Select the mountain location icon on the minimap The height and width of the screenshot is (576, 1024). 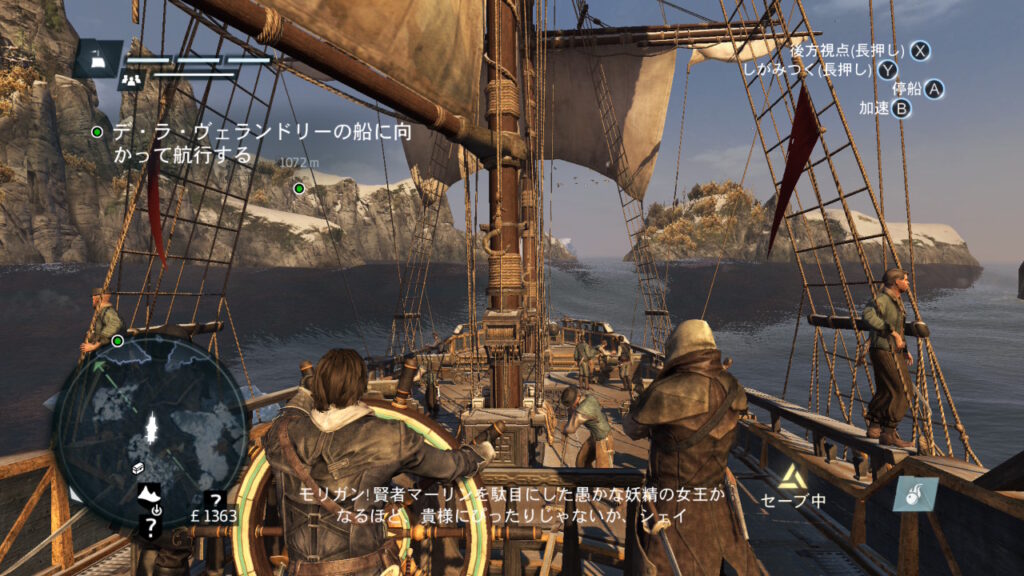[149, 492]
